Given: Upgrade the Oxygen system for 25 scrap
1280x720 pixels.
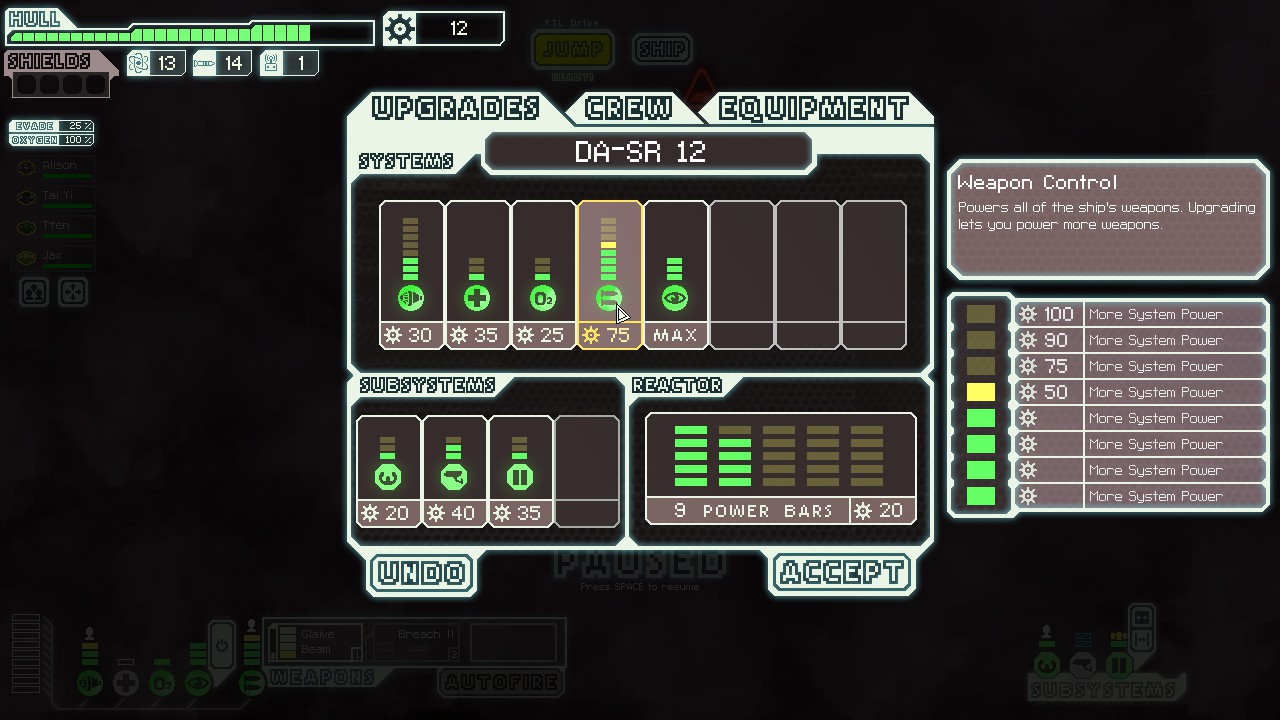Looking at the screenshot, I should point(543,274).
